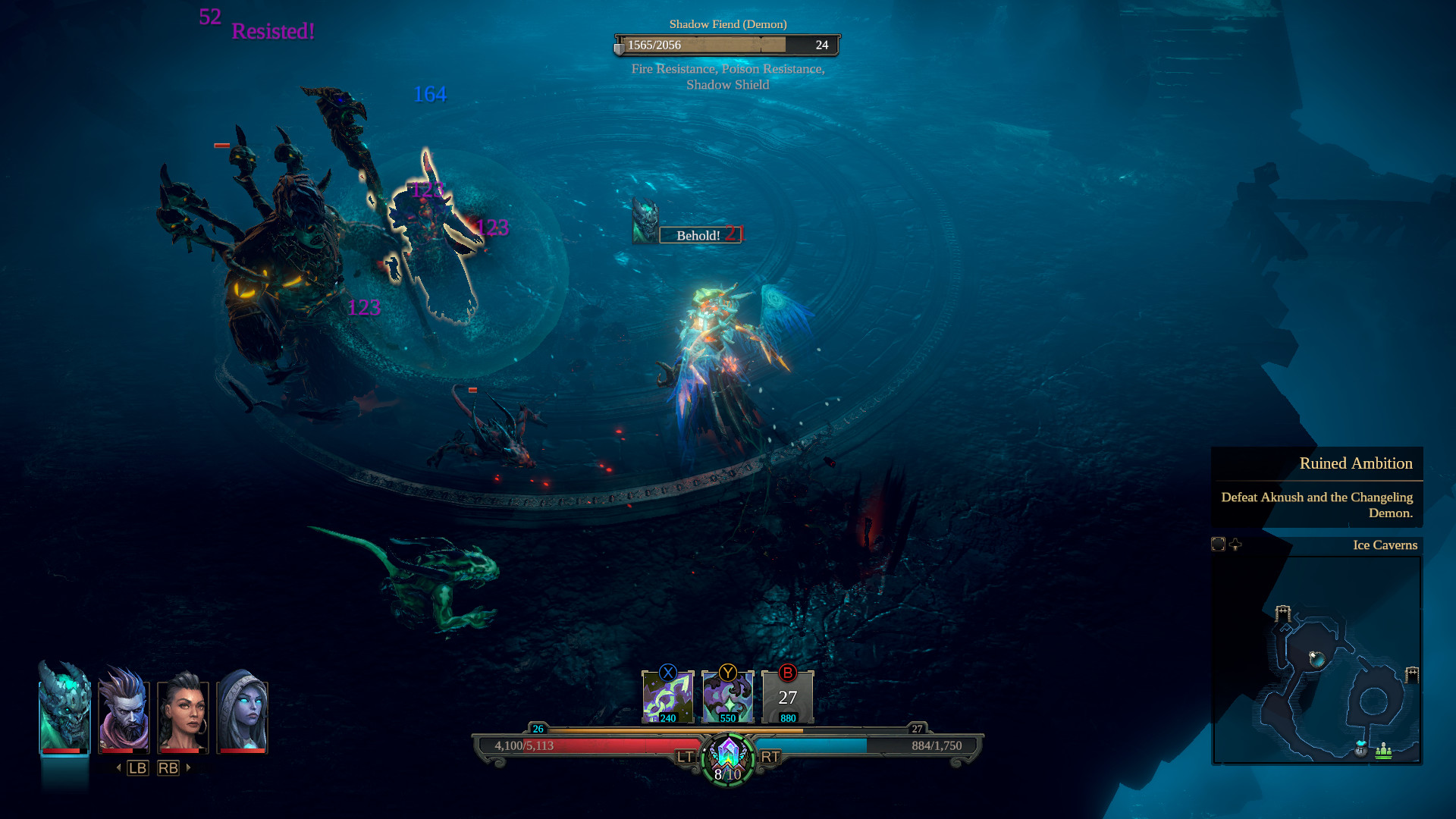Viewport: 1456px width, 819px height.
Task: Click the green party members icon on the minimap
Action: tap(1383, 752)
